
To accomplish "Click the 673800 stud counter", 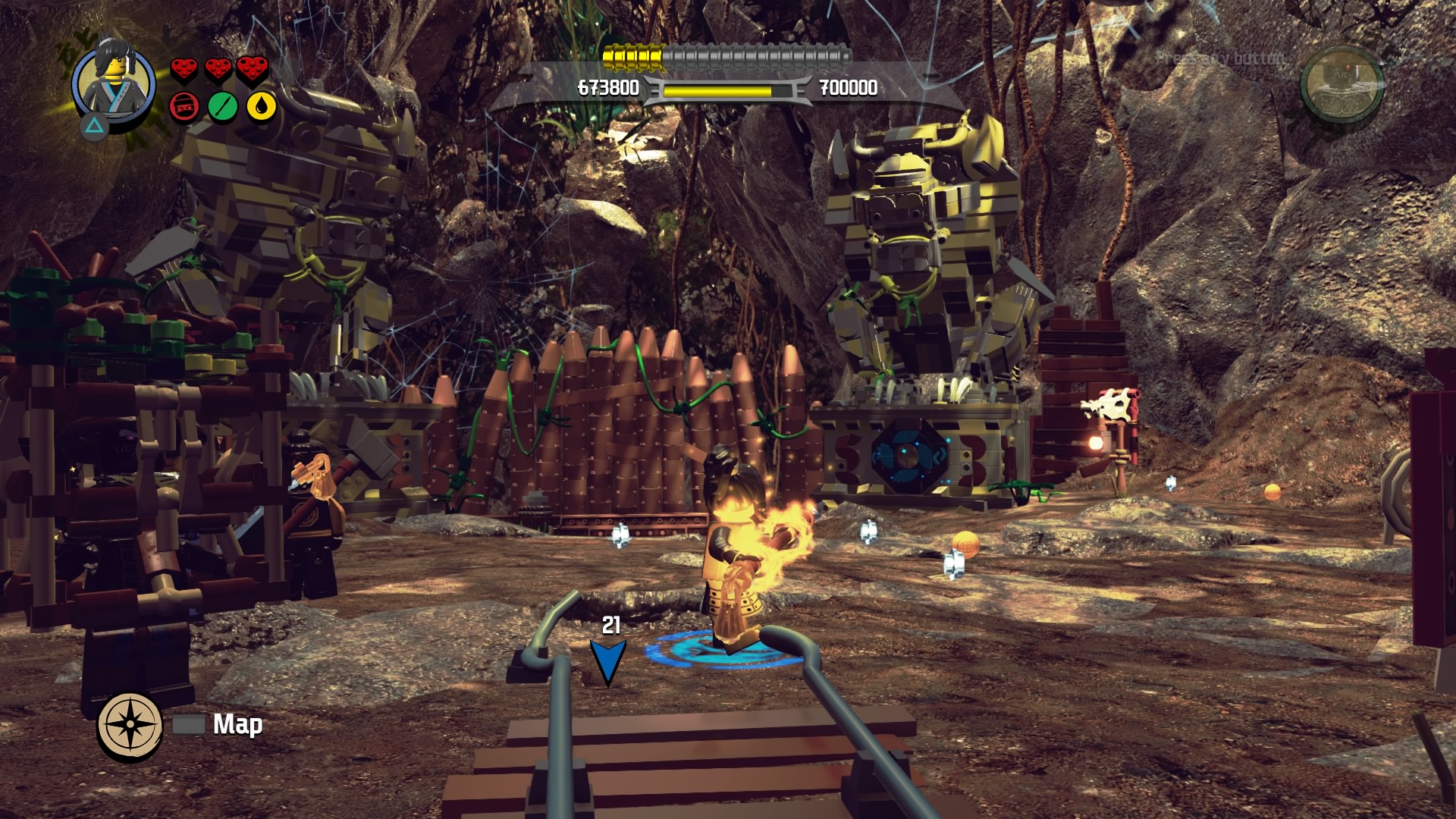I will click(607, 89).
